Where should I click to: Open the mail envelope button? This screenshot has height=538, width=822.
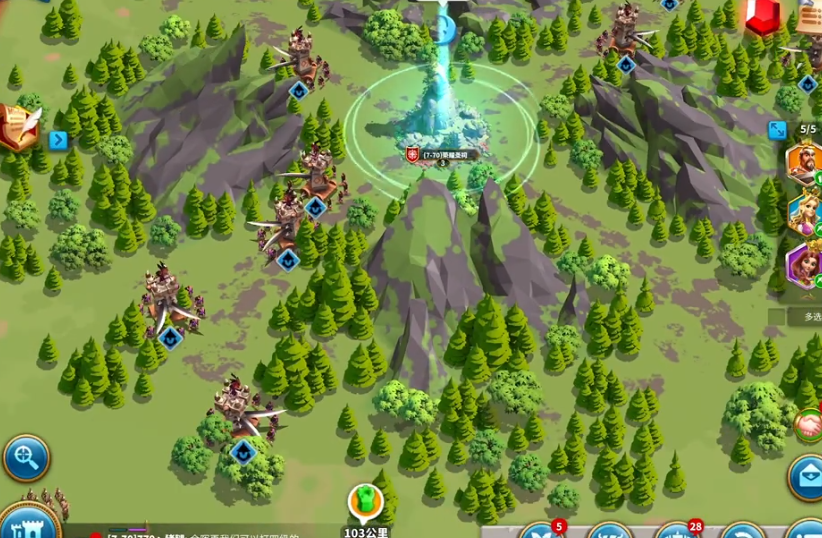pos(806,476)
